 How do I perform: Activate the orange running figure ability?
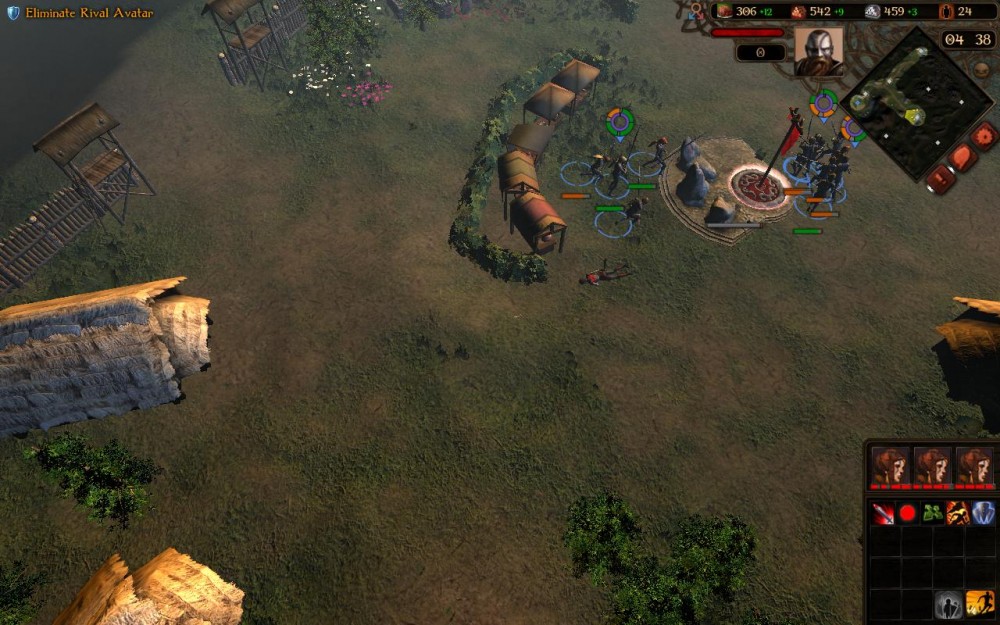click(x=980, y=604)
